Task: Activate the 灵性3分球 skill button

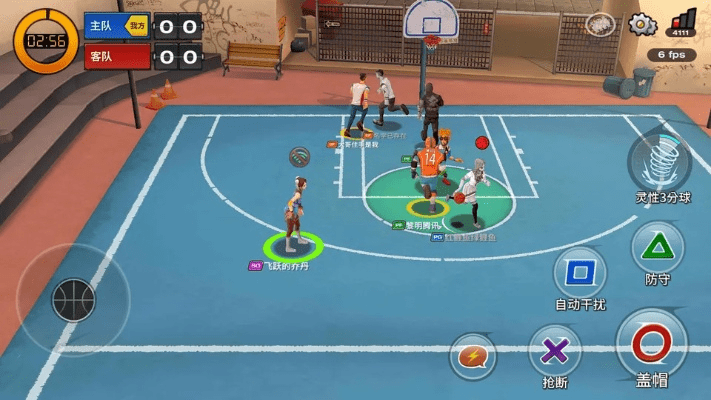Action: click(659, 160)
